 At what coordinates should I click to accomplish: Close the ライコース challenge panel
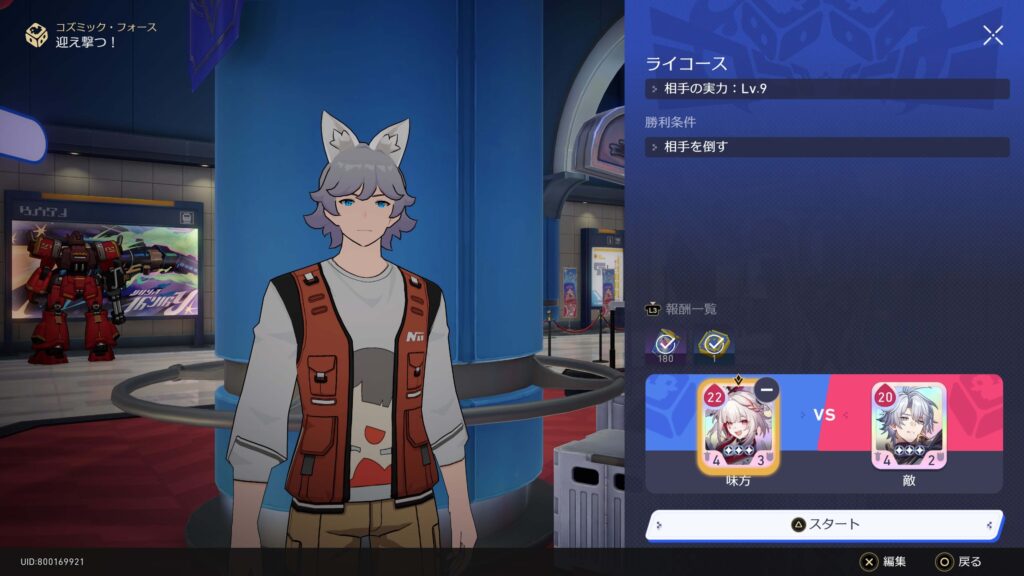click(x=992, y=36)
